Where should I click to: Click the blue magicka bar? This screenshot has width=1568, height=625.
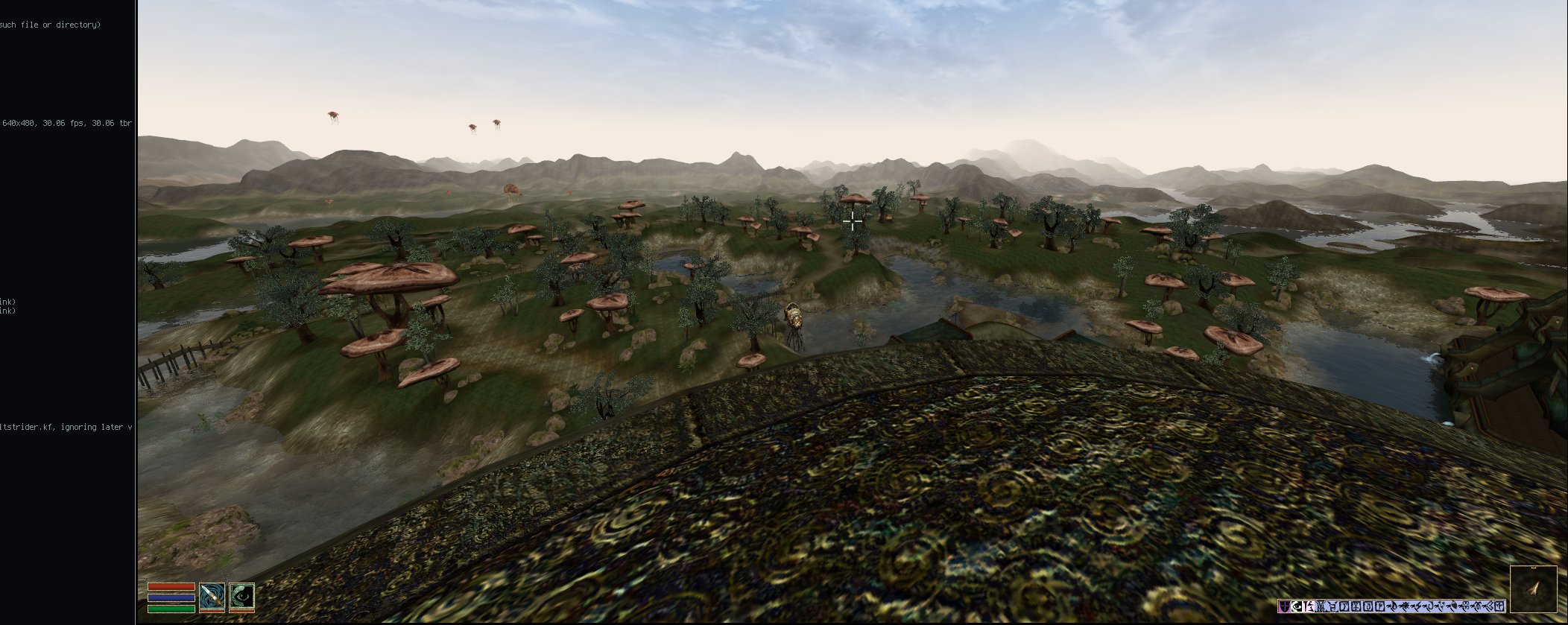(x=170, y=598)
